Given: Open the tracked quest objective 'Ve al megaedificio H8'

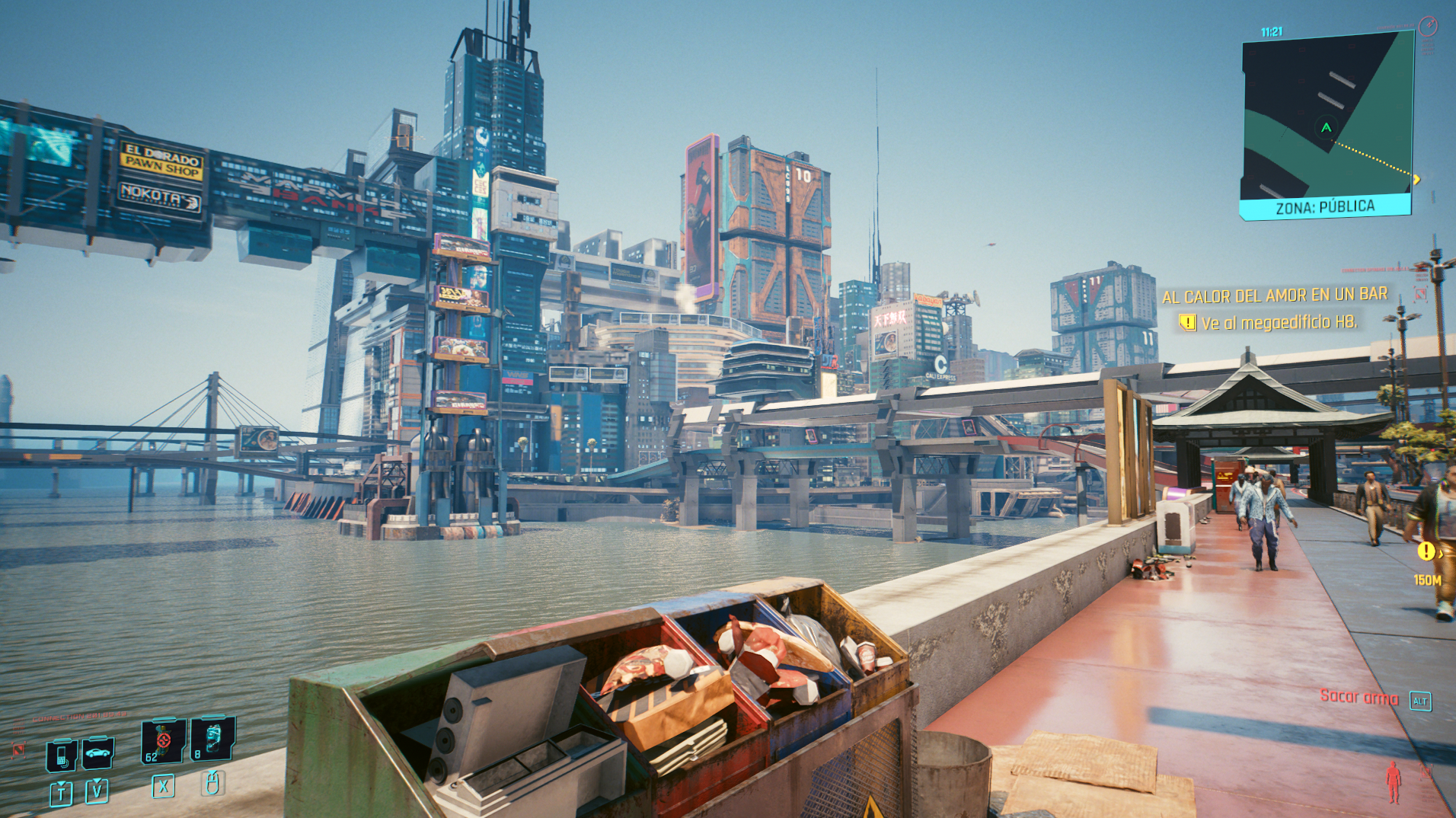Looking at the screenshot, I should [1278, 323].
